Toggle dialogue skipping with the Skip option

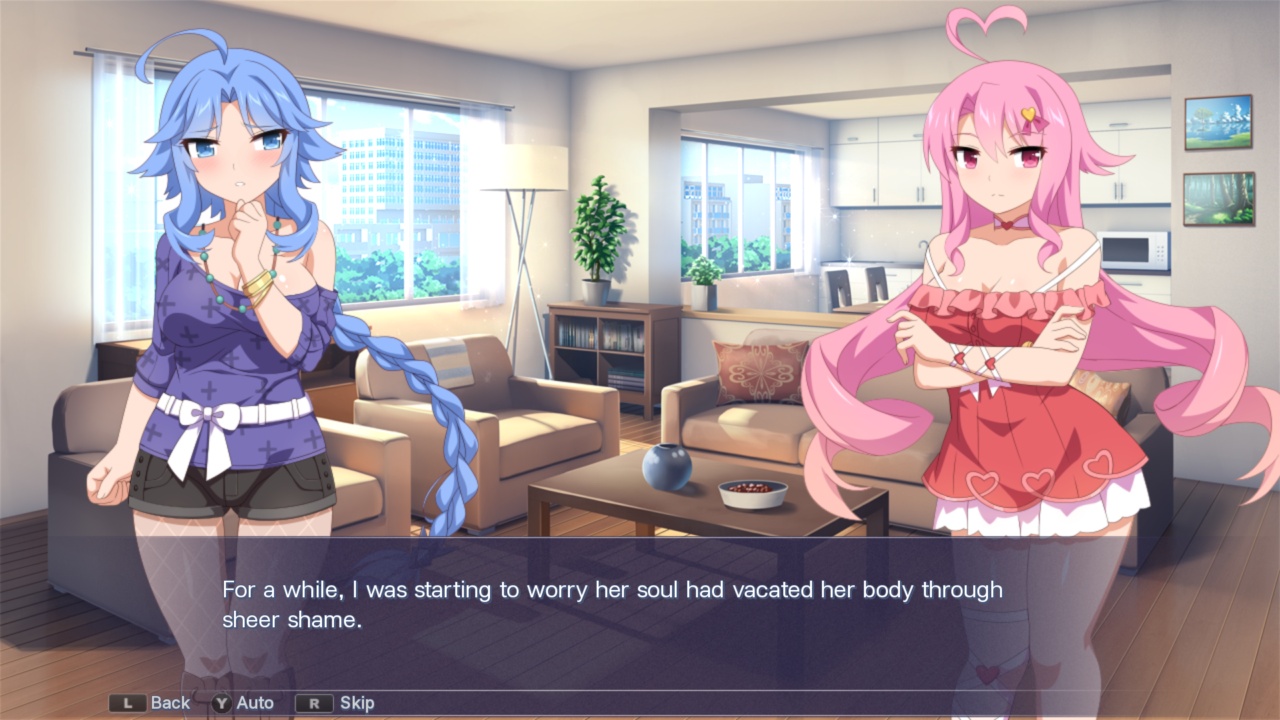click(x=356, y=703)
